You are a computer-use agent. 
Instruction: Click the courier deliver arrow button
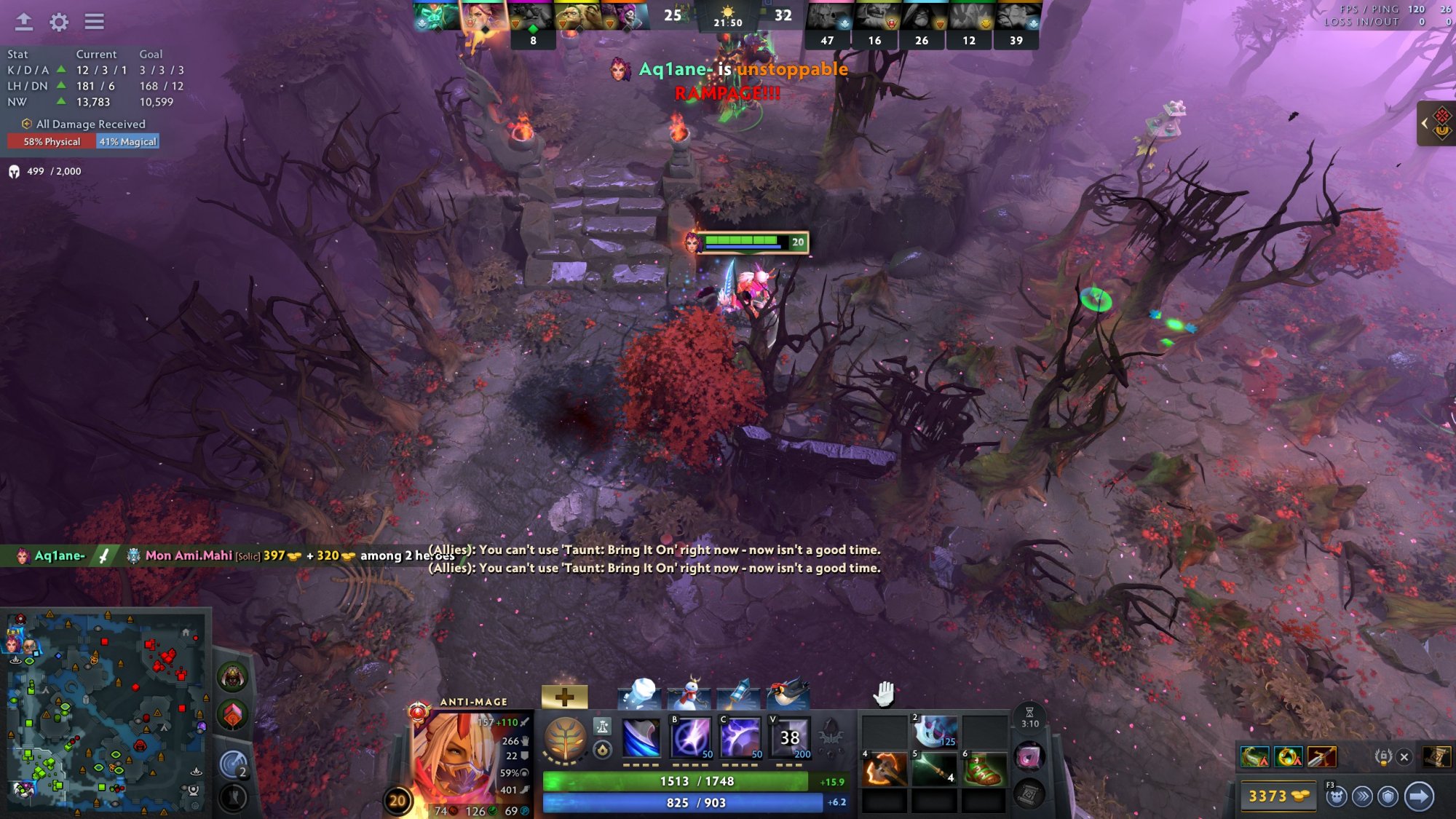coord(1419,796)
